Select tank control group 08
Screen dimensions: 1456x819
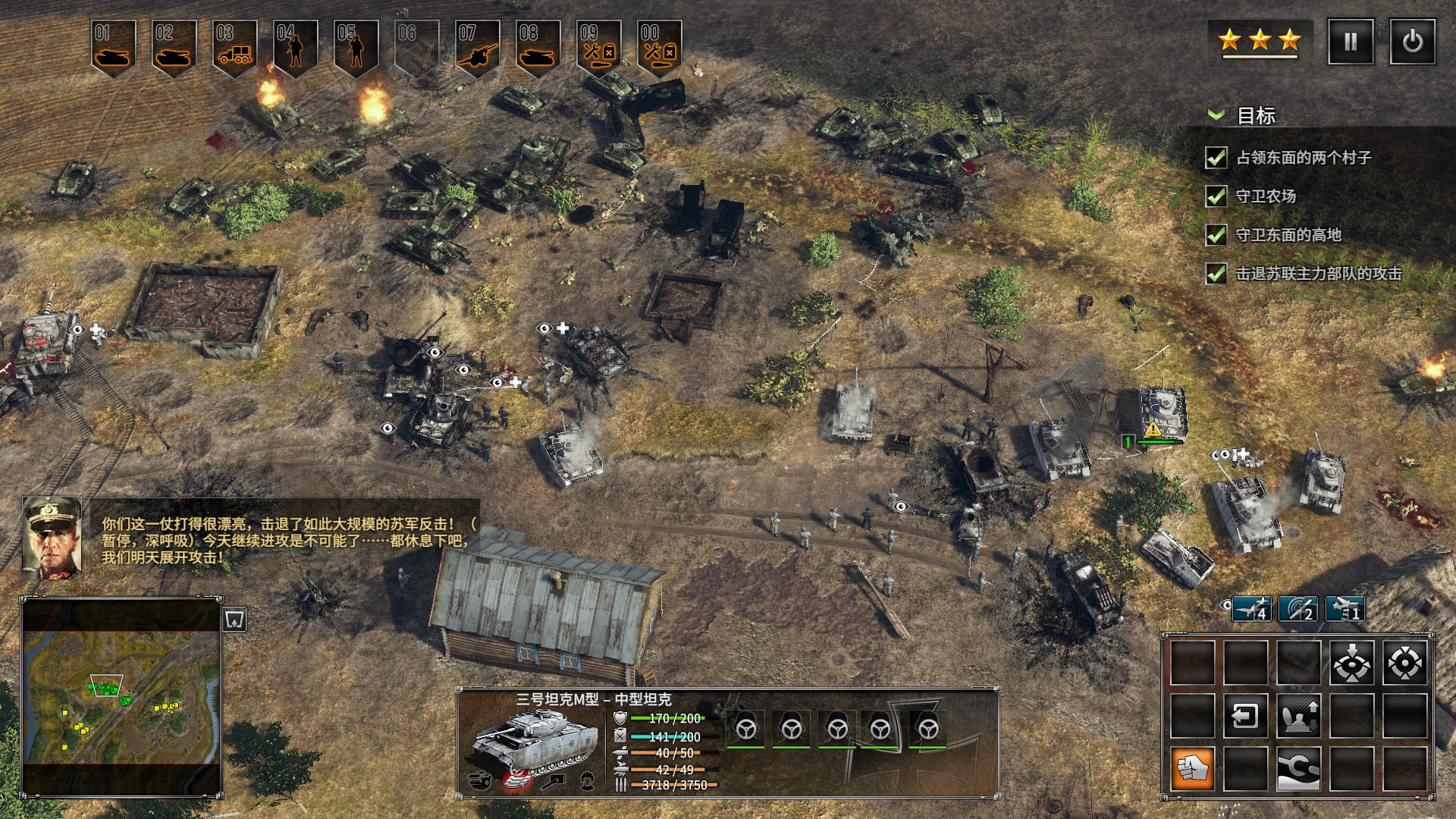point(538,47)
